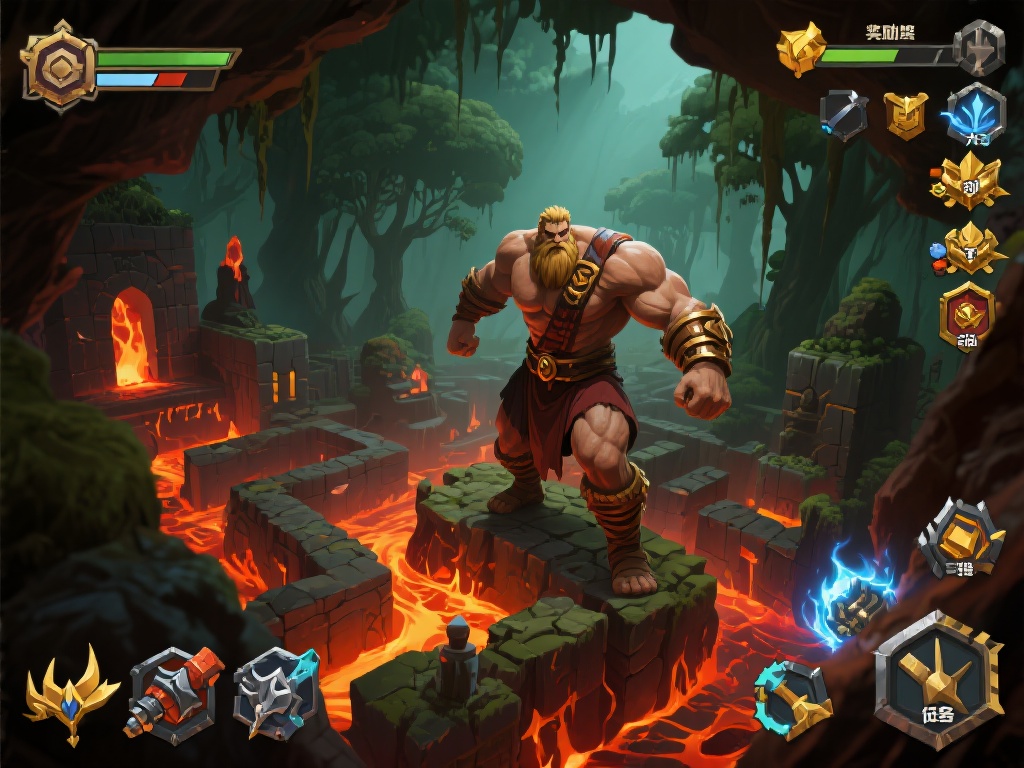Viewport: 1024px width, 768px height.
Task: Select the golden crown emblem with orange gem
Action: [969, 181]
